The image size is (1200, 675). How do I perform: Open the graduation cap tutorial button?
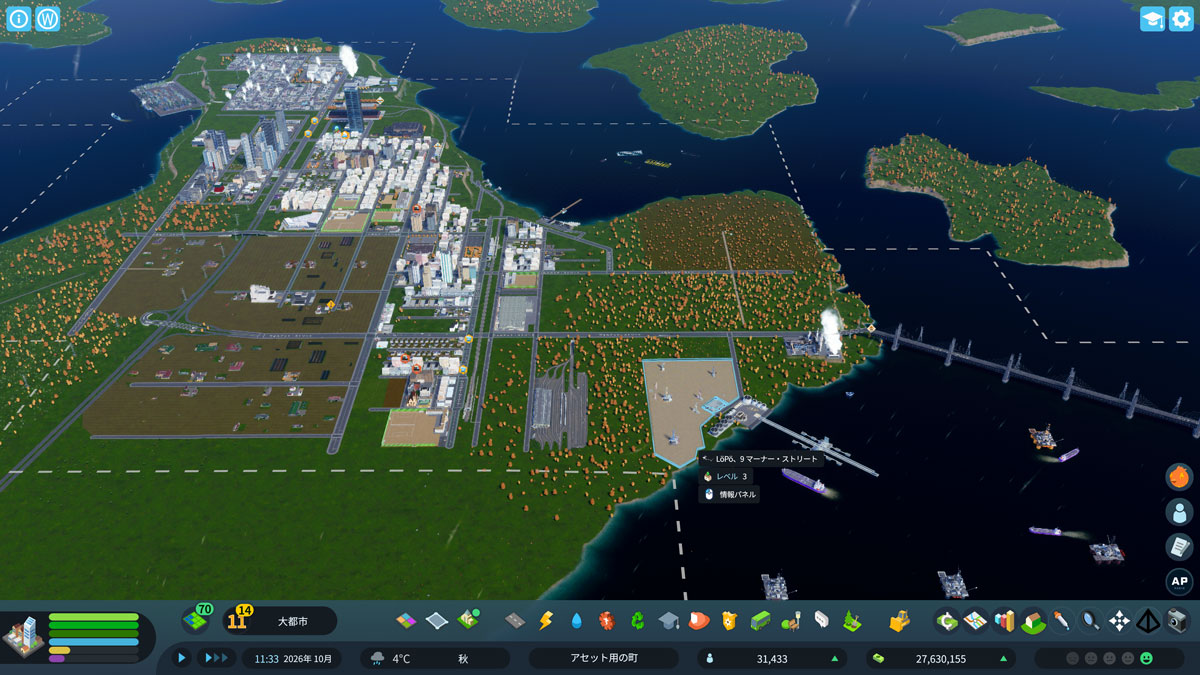1152,19
